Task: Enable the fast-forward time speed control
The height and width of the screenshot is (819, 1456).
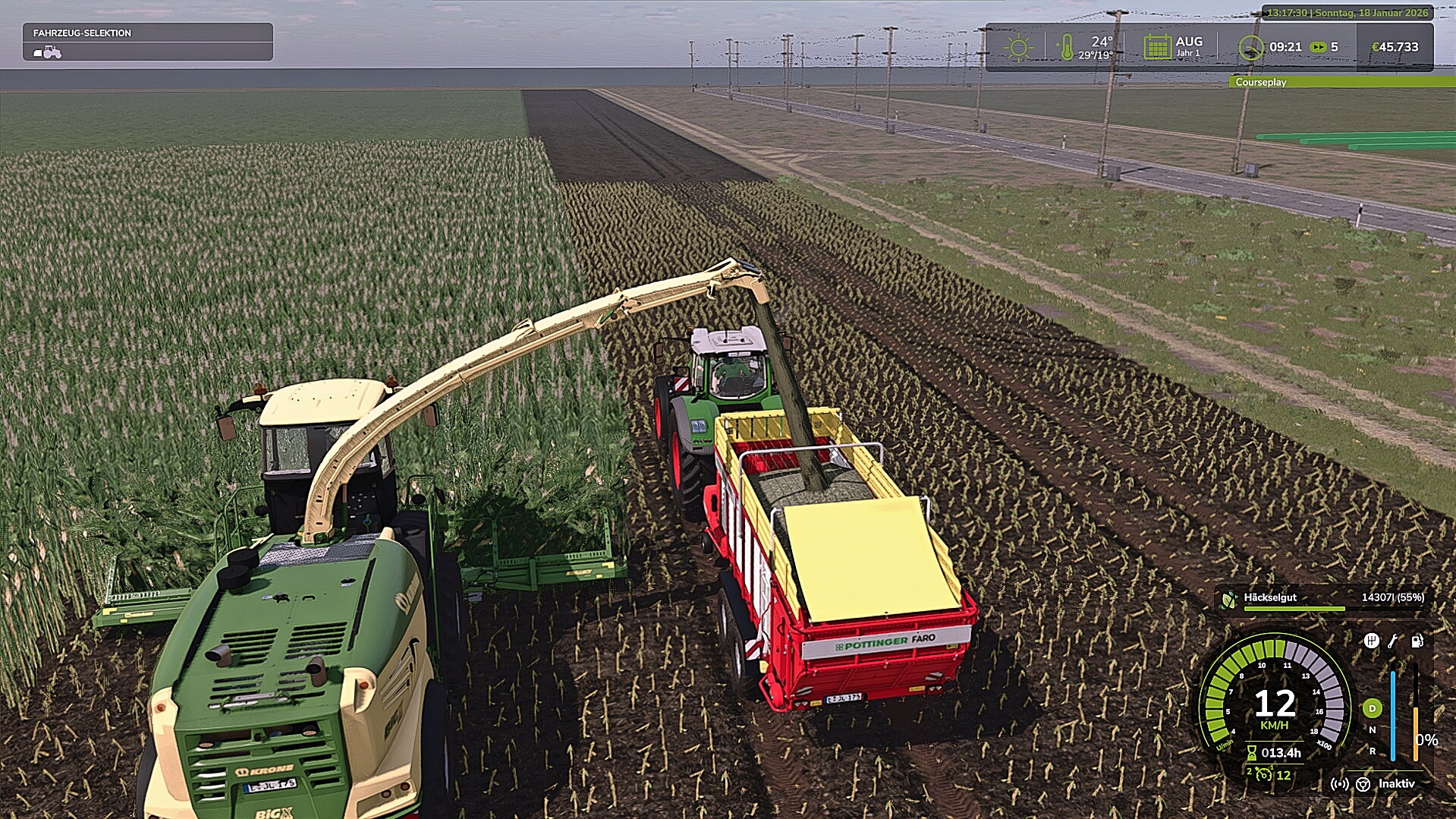Action: (x=1318, y=46)
